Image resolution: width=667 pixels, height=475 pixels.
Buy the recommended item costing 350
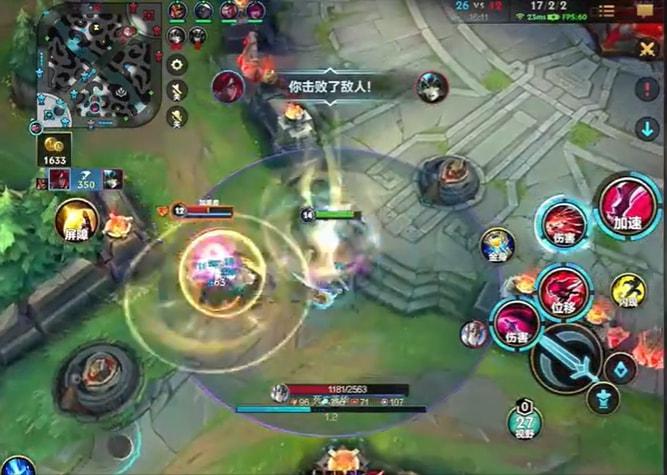[84, 180]
